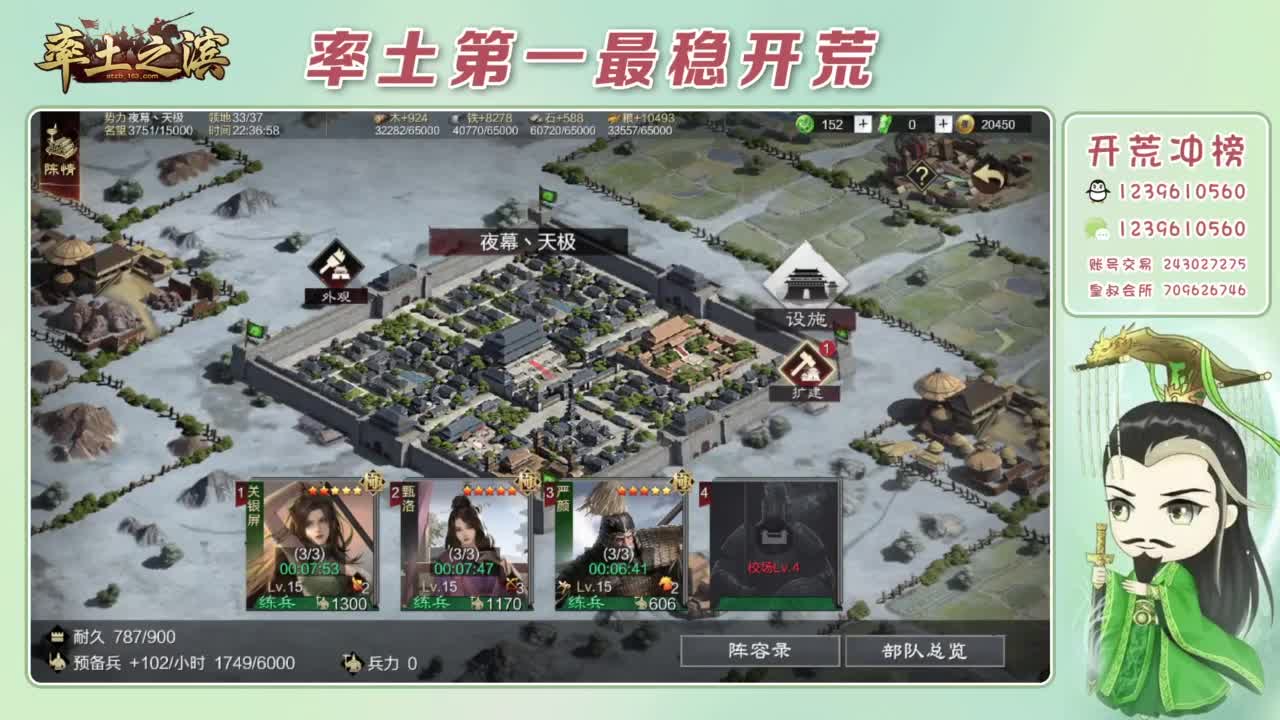Click the 铁 iron resource icon
Screen dimensions: 1280x720
pos(455,118)
